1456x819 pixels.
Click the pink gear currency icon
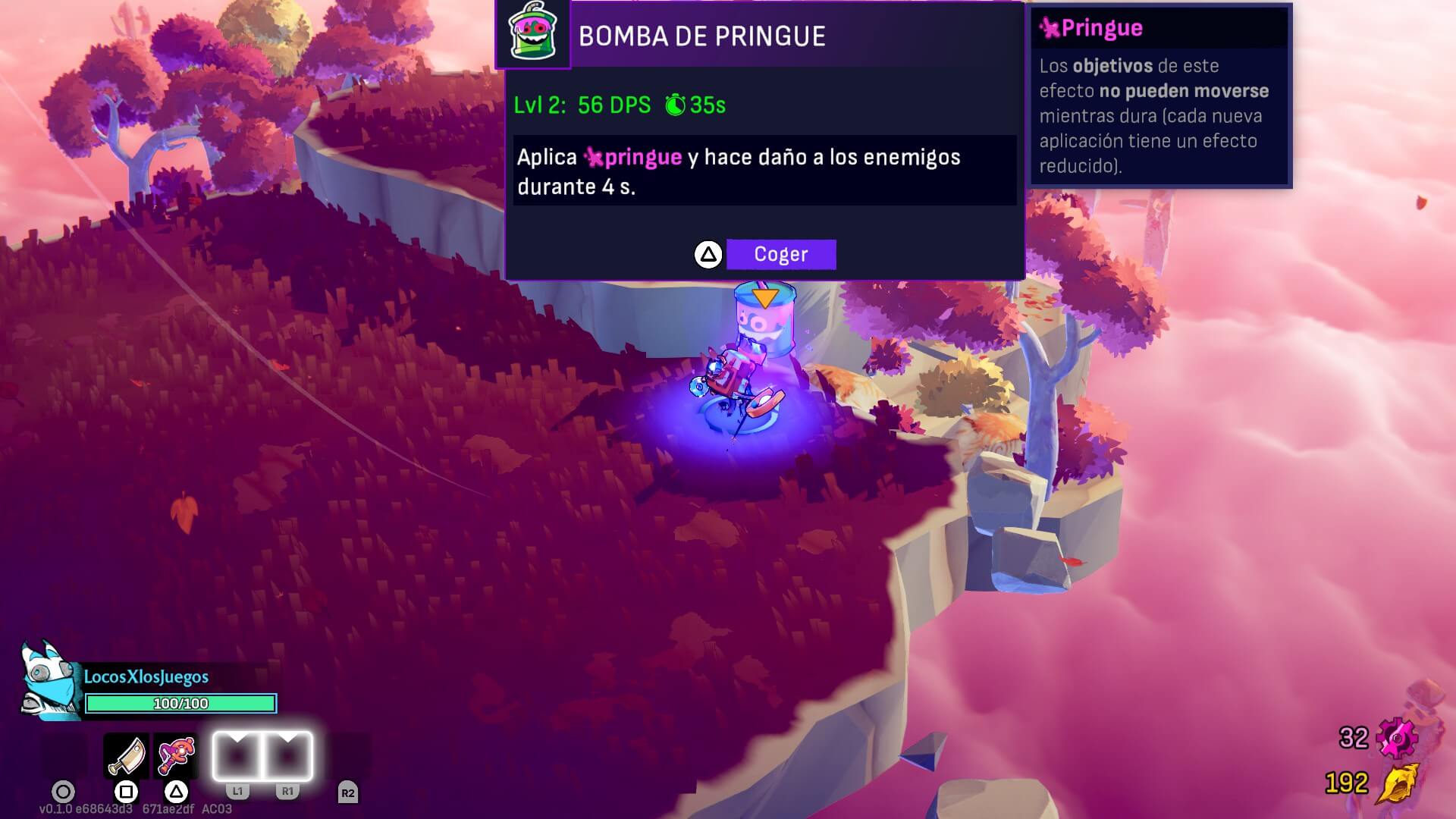click(1397, 738)
